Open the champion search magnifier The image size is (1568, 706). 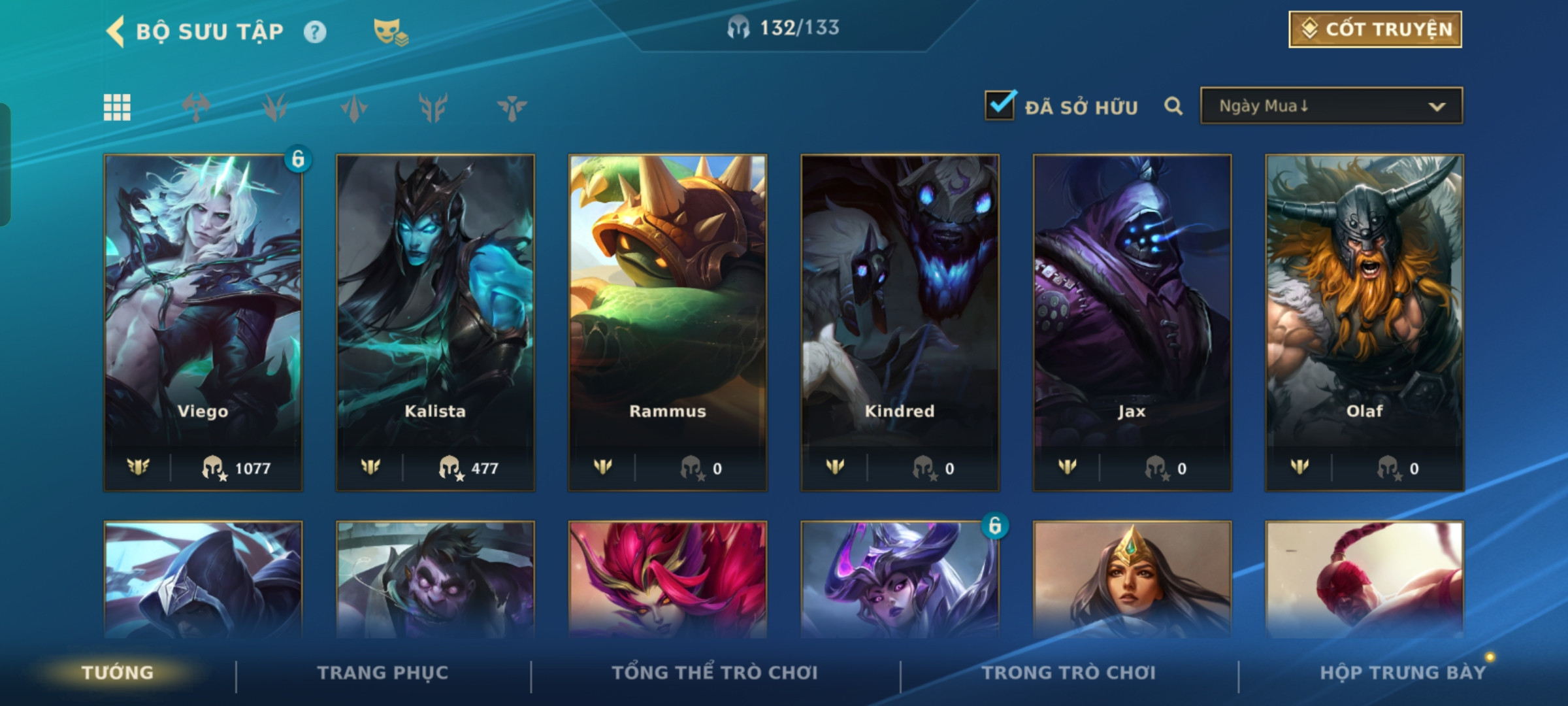(x=1173, y=106)
